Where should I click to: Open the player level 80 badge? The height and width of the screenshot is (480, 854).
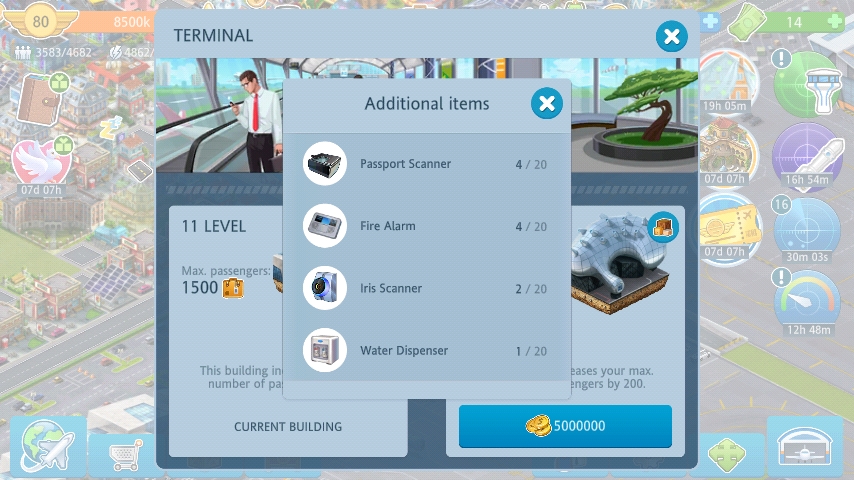tap(40, 21)
